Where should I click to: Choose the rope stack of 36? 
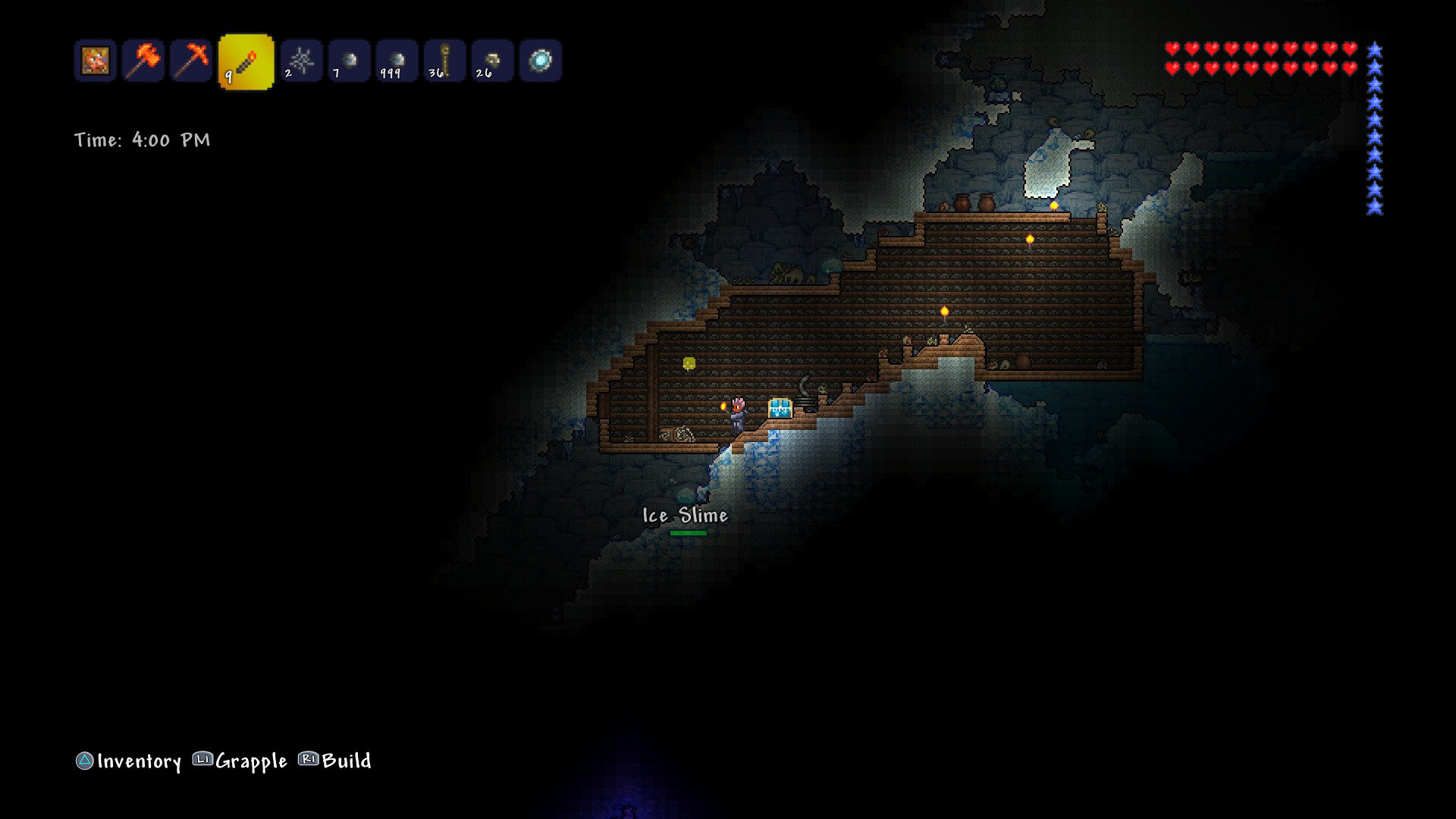pos(444,61)
